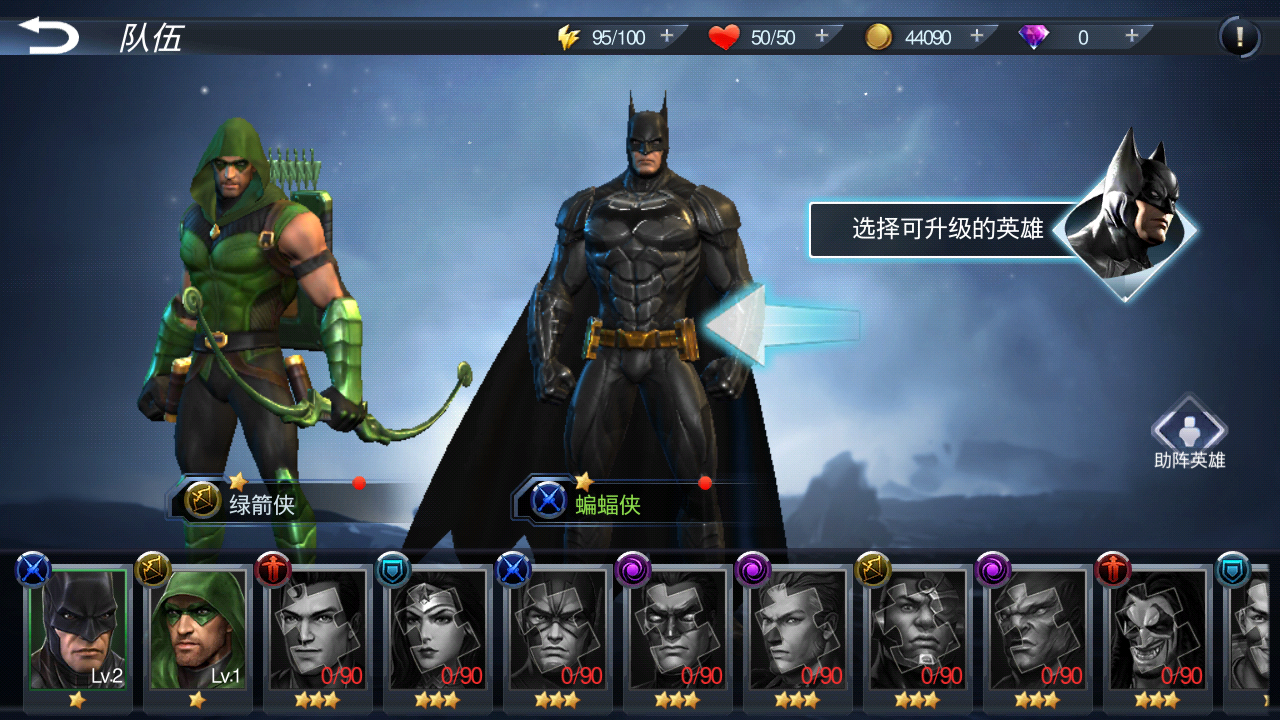Select the locked Wonder Woman hero card
The image size is (1280, 720).
pos(438,630)
